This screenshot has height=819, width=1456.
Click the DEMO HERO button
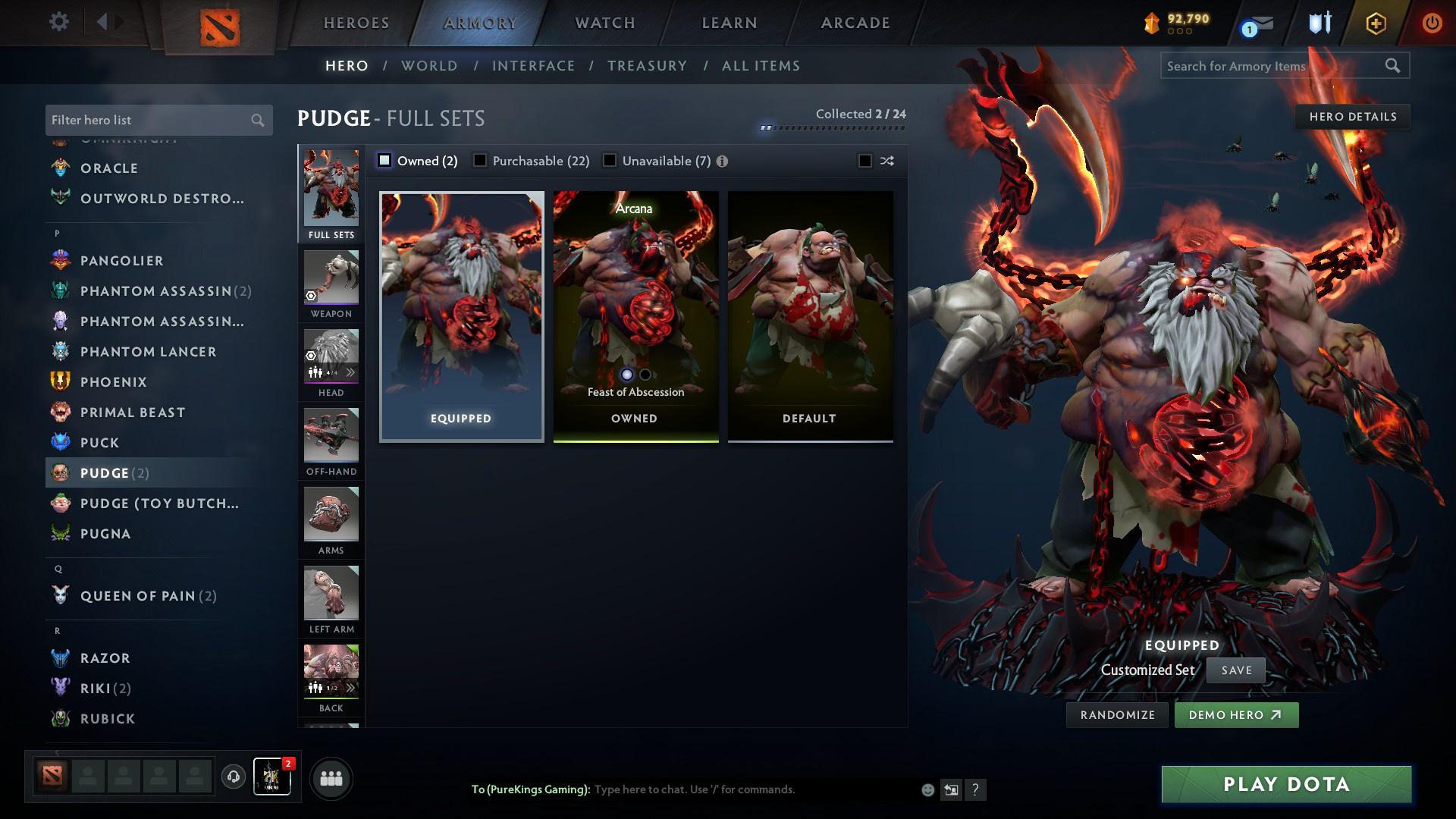pyautogui.click(x=1236, y=714)
